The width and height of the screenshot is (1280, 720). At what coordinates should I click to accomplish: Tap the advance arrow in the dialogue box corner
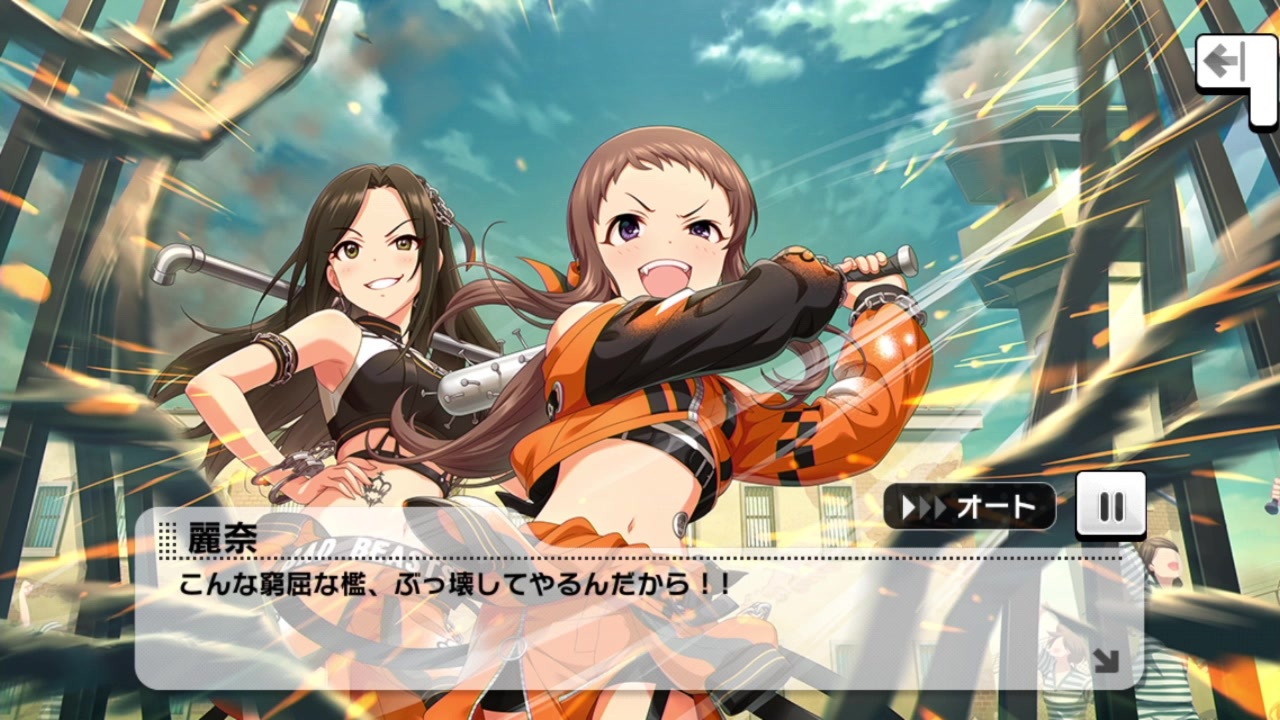[x=1106, y=660]
